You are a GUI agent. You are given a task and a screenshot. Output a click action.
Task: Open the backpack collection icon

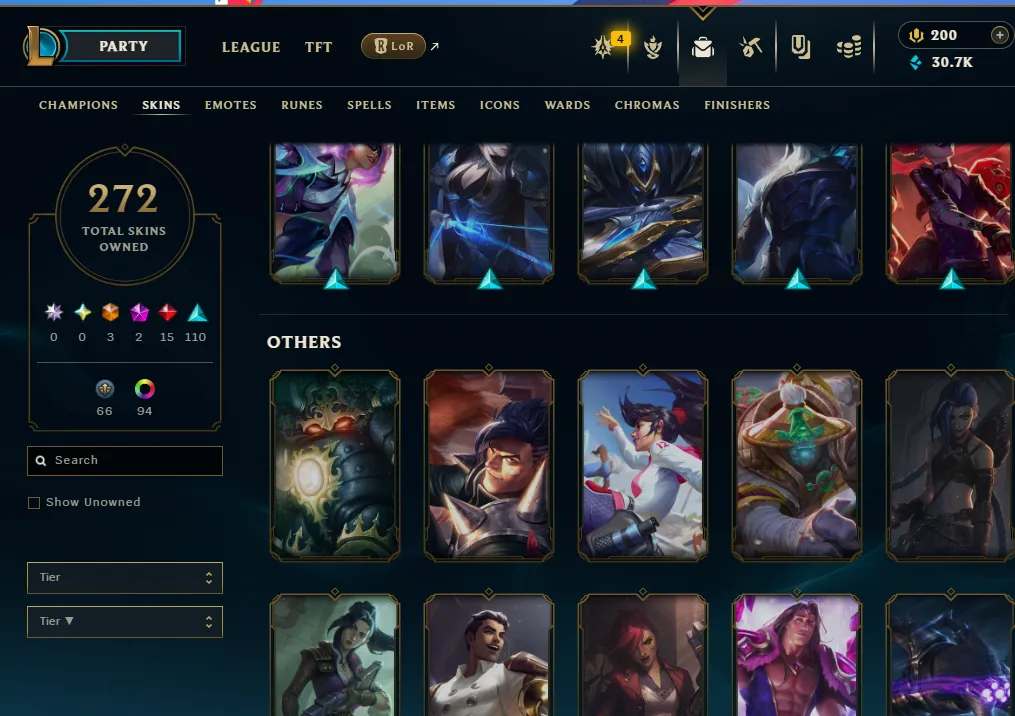703,47
